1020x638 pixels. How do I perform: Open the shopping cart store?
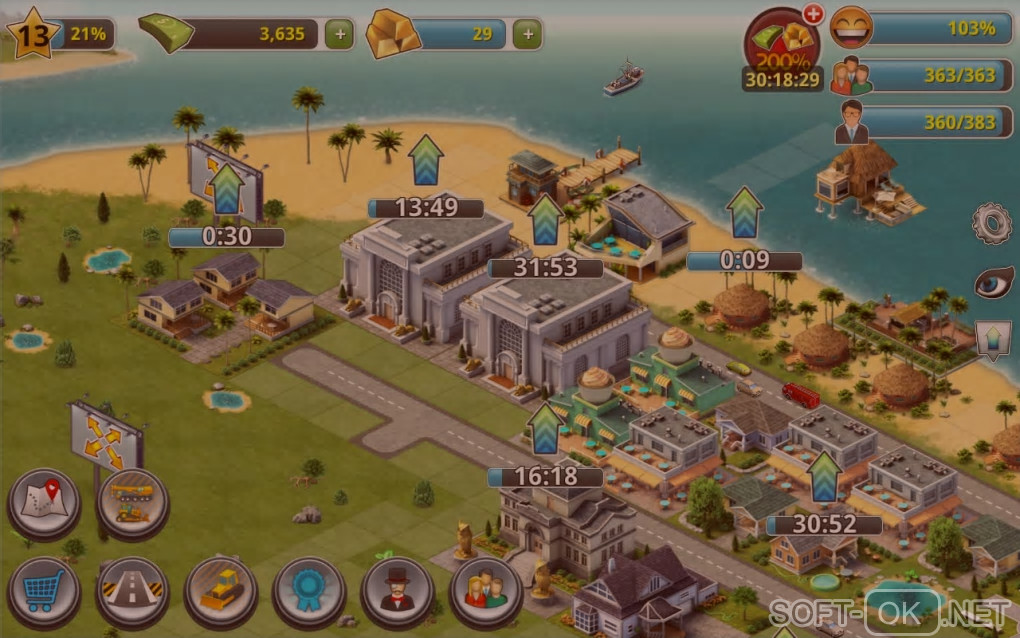[44, 591]
